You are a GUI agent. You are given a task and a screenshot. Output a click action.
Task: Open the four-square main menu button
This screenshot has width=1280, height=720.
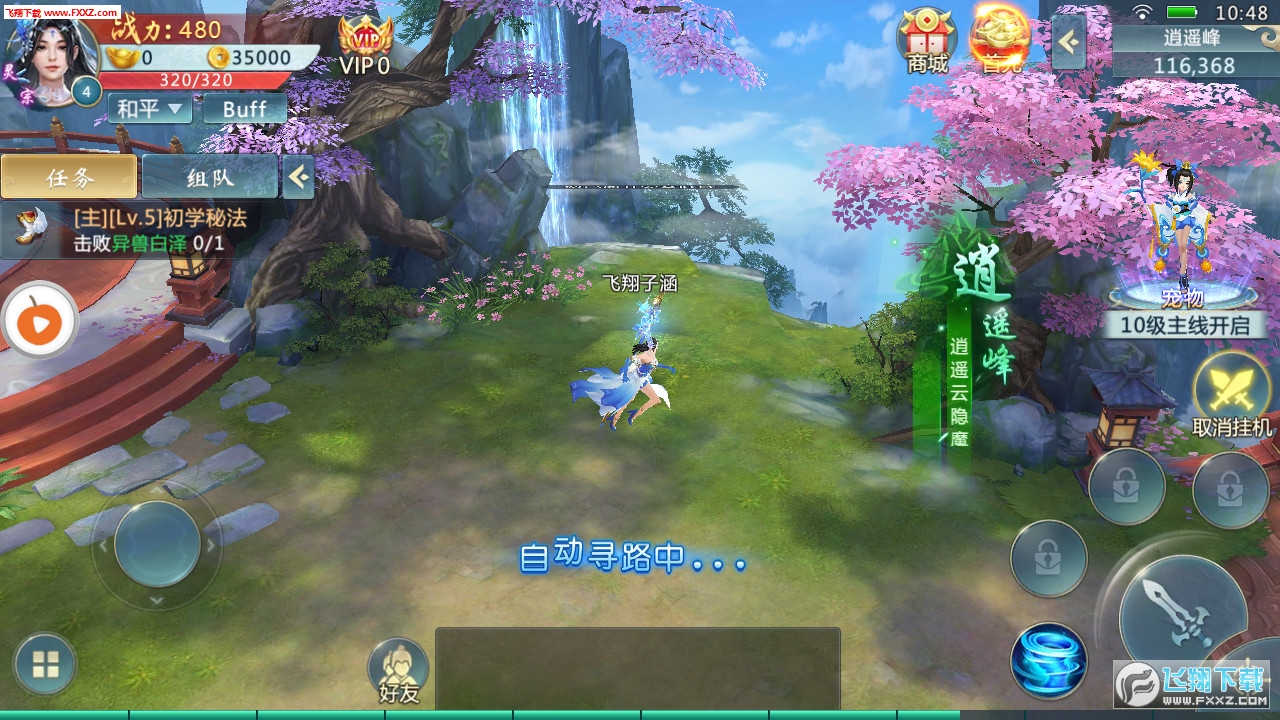point(45,665)
